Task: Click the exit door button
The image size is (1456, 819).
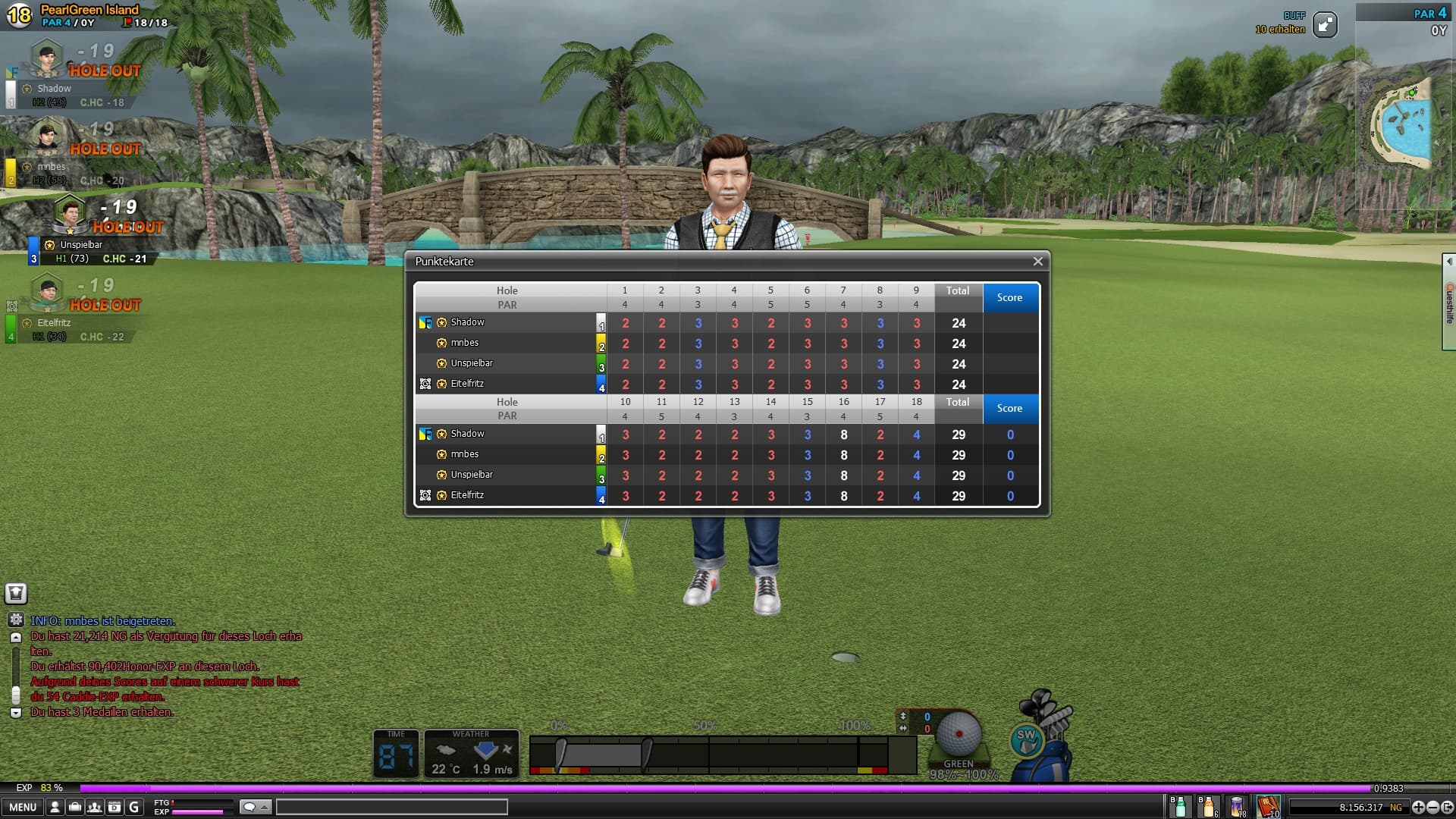Action: click(1447, 808)
